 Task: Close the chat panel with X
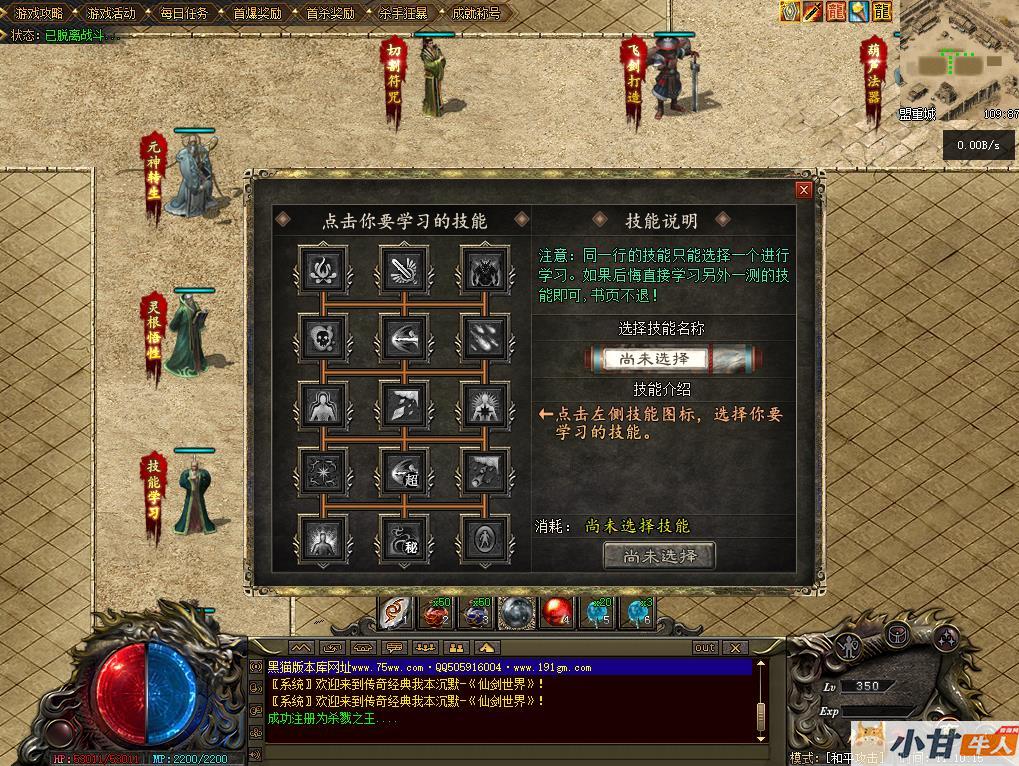pos(735,648)
